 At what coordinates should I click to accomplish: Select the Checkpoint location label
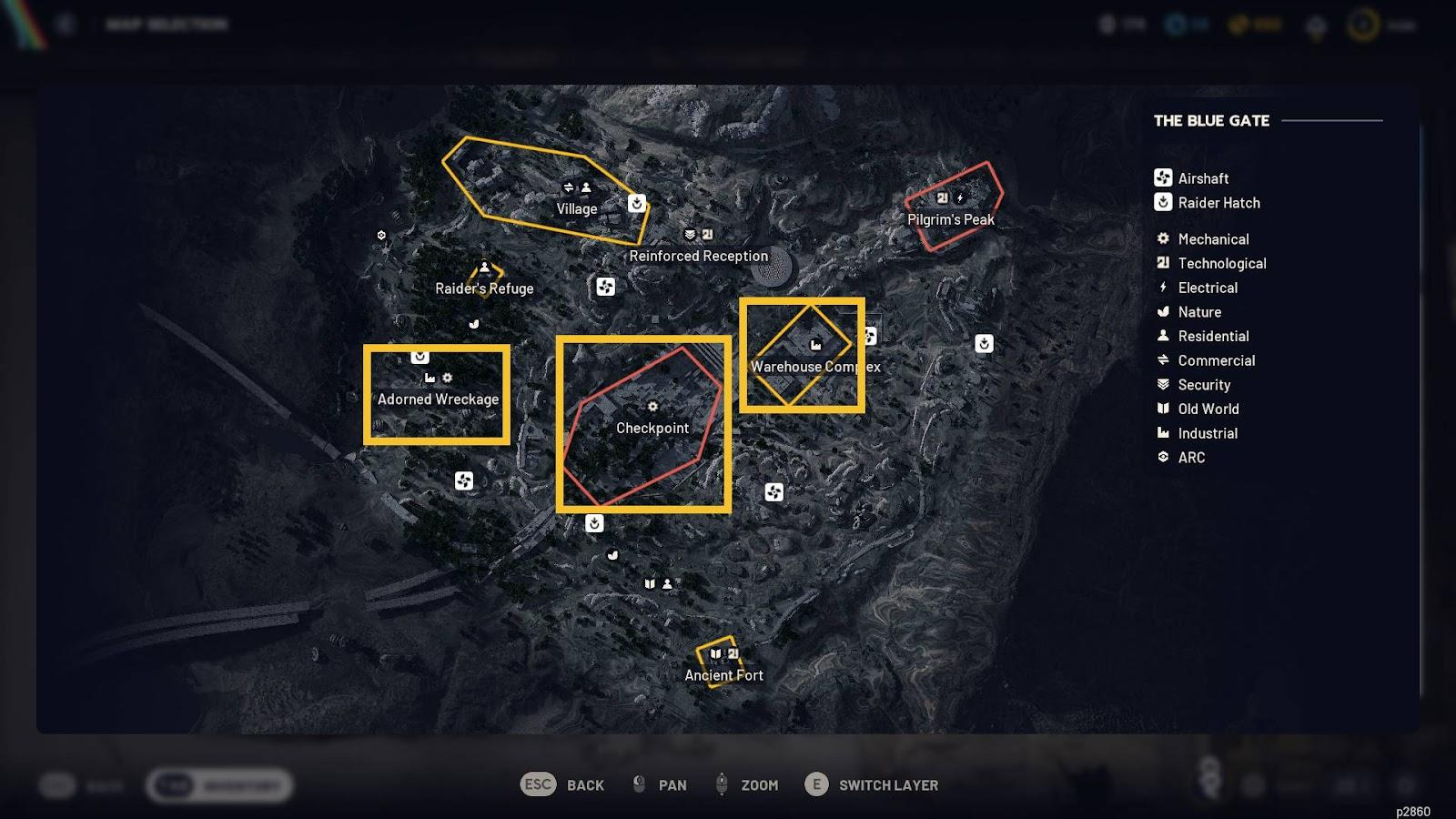(652, 428)
